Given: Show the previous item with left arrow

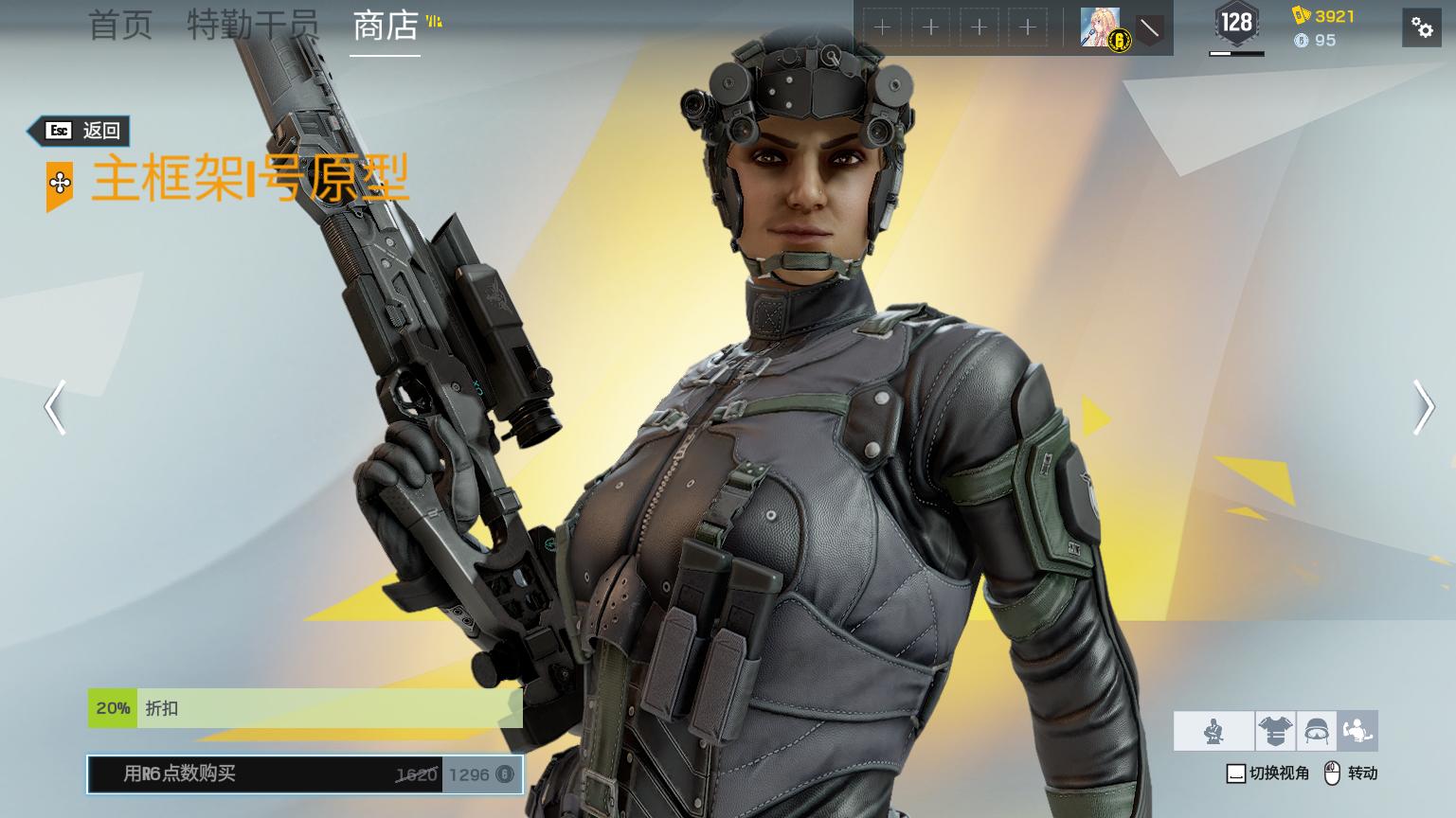Looking at the screenshot, I should (56, 408).
